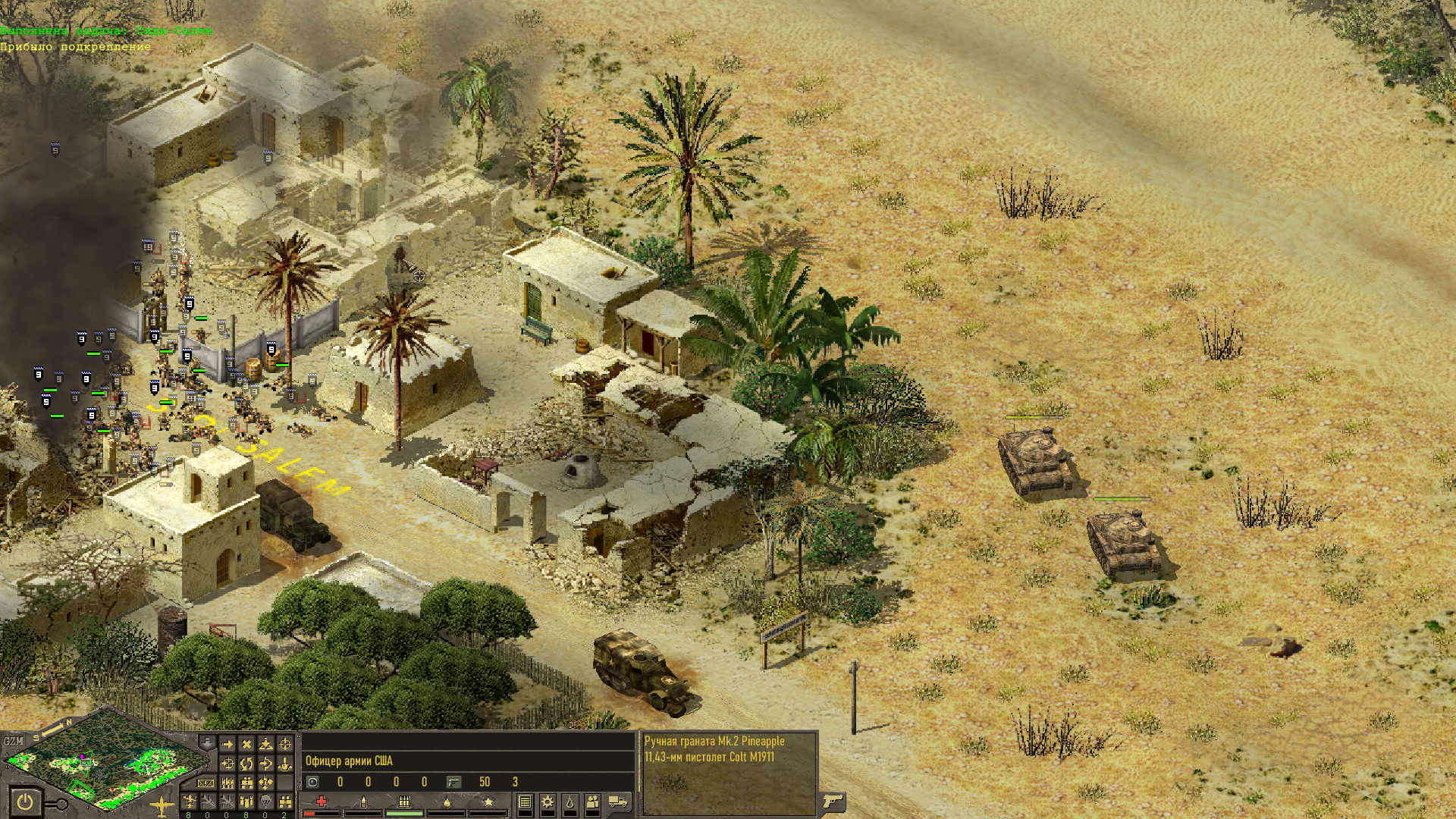This screenshot has width=1456, height=819.
Task: Click the circular arrows rotate command
Action: pos(246,763)
